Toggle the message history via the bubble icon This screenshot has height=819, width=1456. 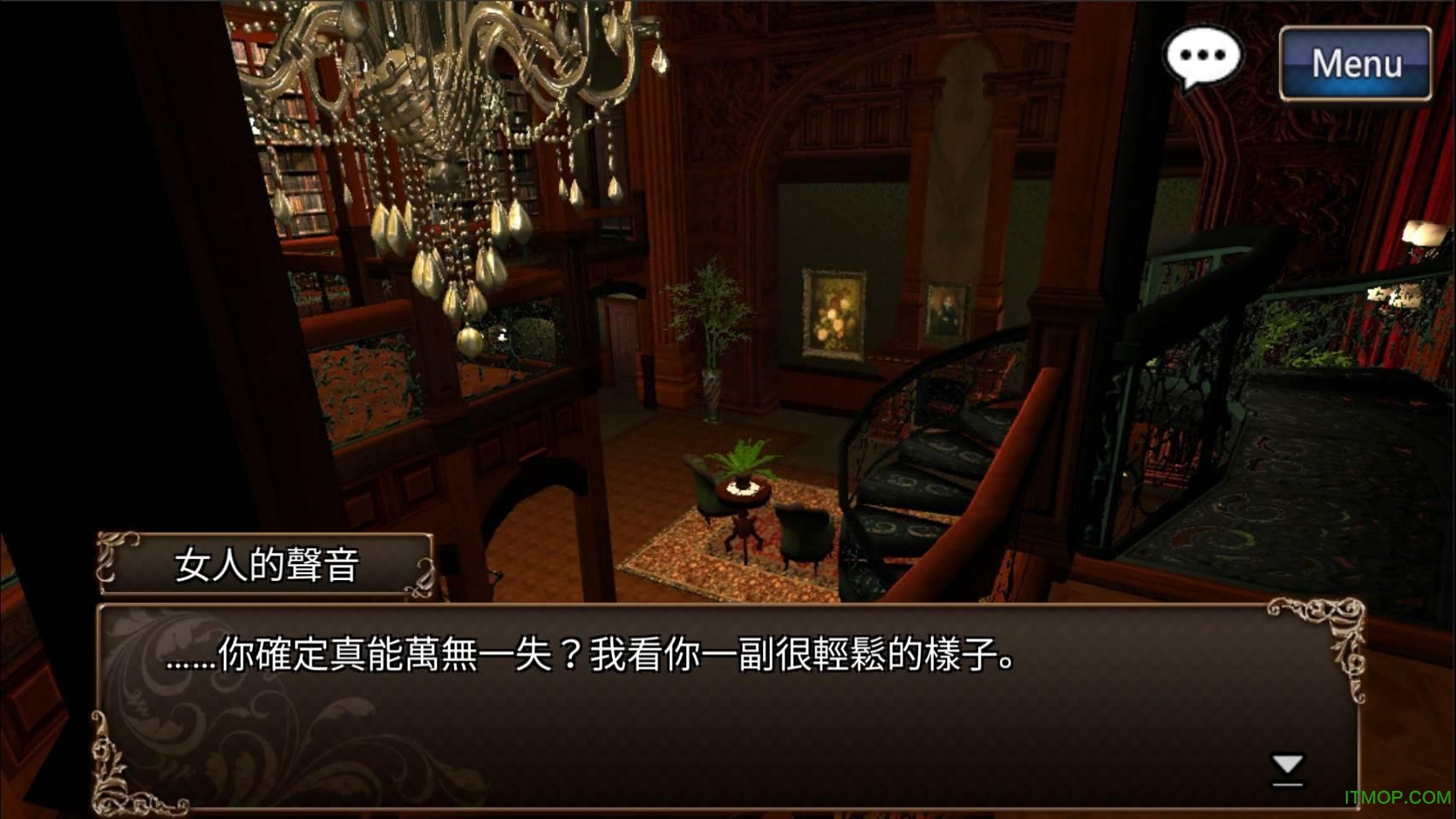(1204, 56)
